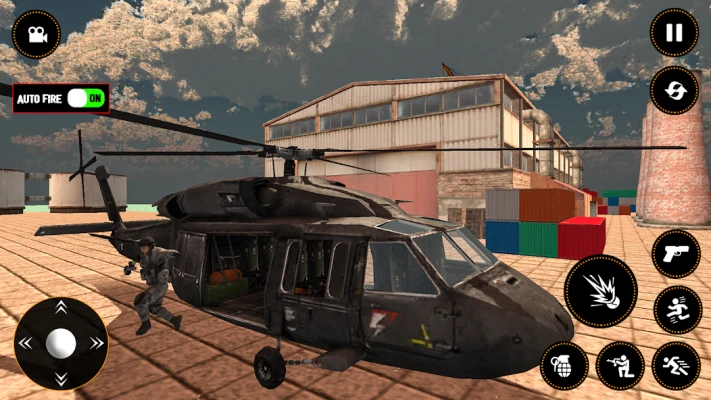Fire using the large explosion button
Image resolution: width=711 pixels, height=400 pixels.
(600, 291)
